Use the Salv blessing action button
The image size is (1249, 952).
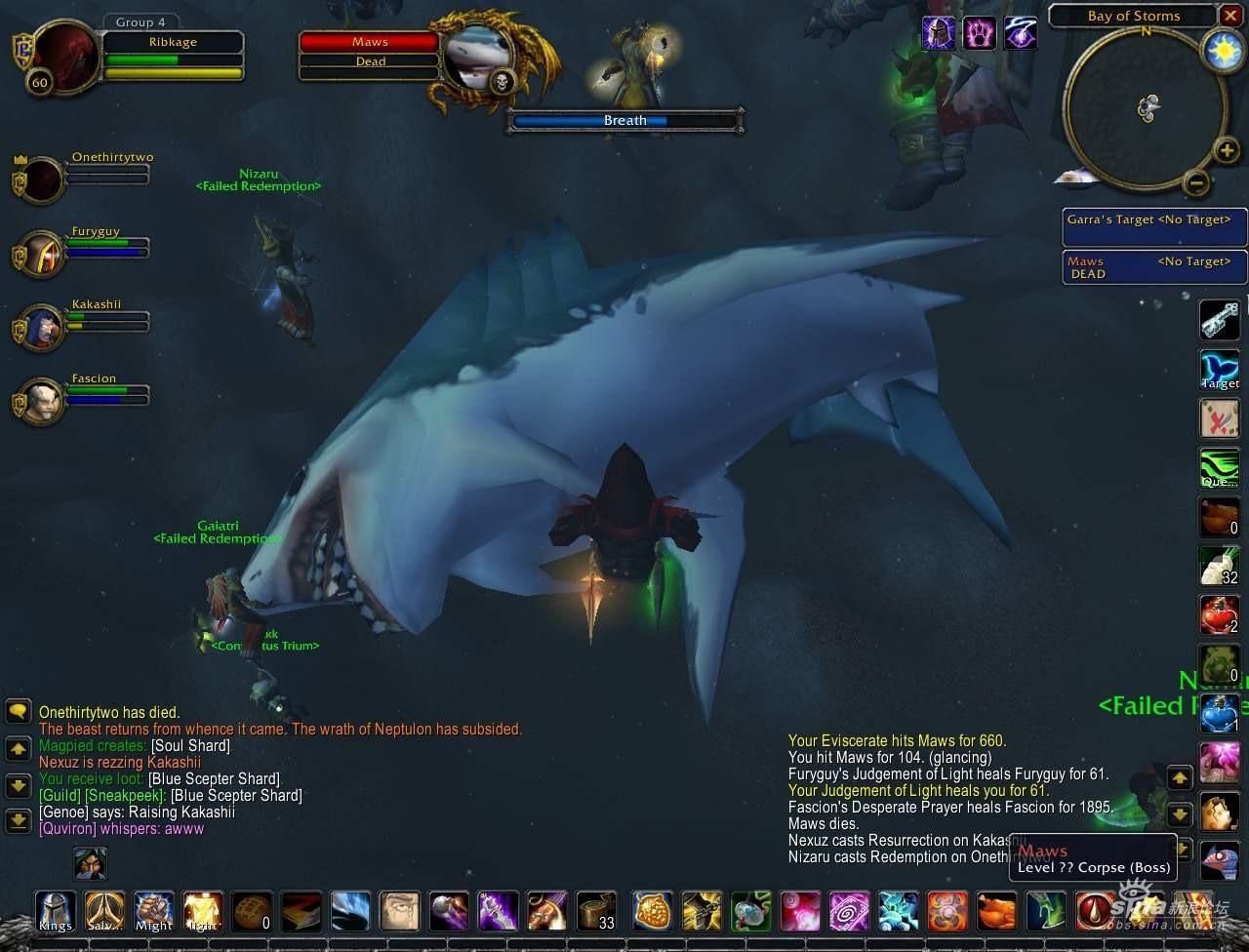[x=104, y=911]
